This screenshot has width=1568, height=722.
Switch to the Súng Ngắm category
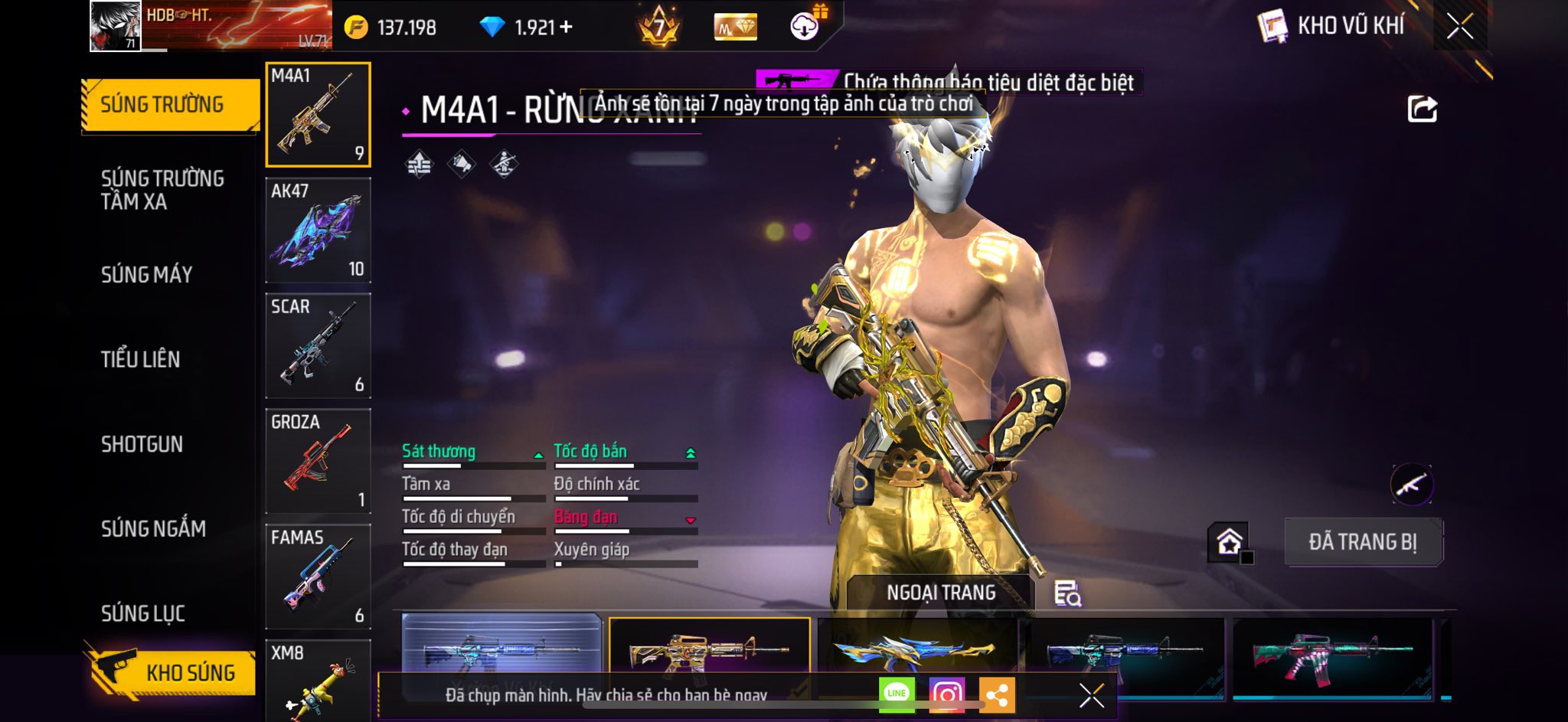(x=153, y=528)
